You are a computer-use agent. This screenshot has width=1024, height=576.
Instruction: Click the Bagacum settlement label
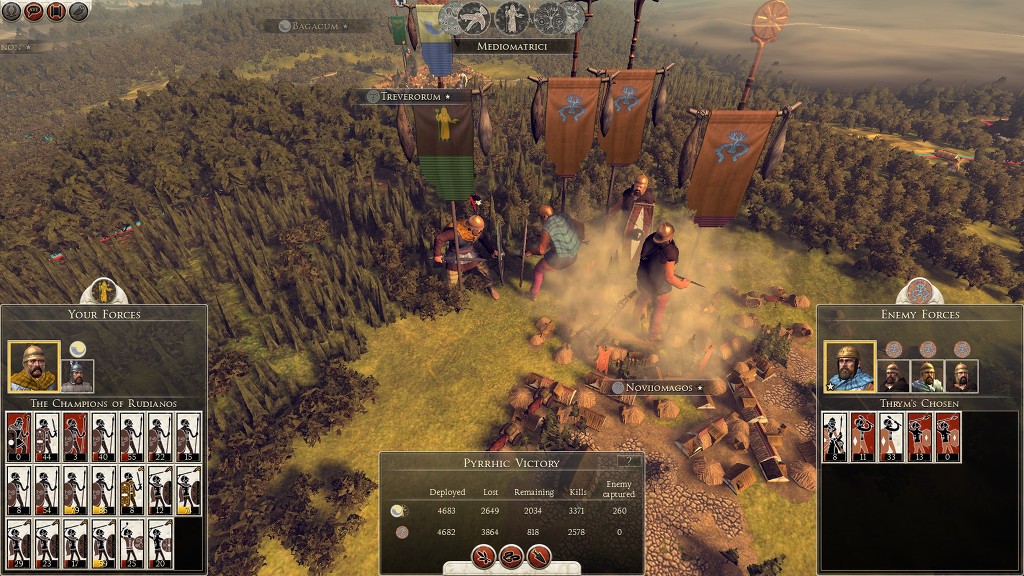(313, 26)
